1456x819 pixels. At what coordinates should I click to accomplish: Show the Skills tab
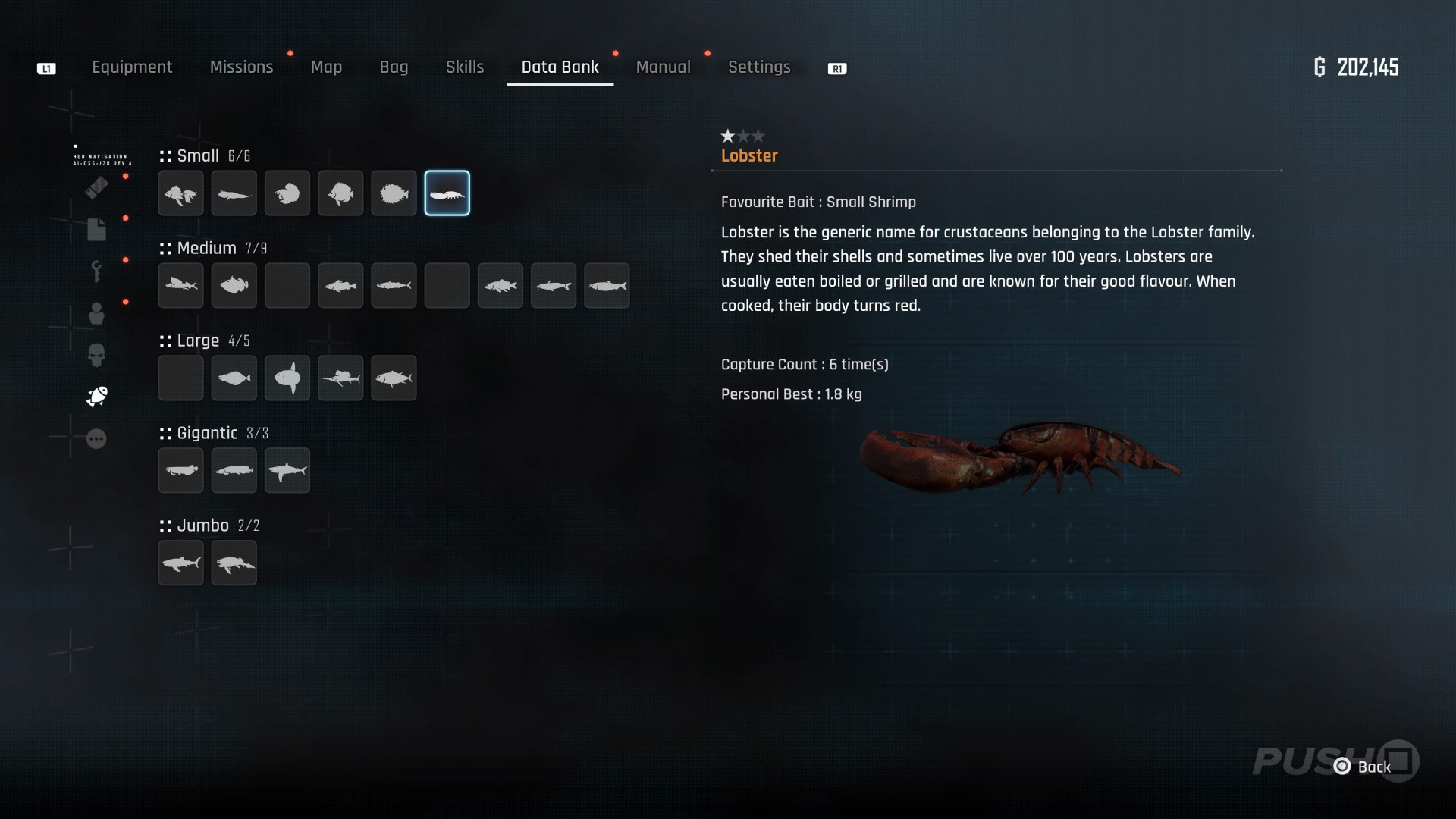click(465, 67)
